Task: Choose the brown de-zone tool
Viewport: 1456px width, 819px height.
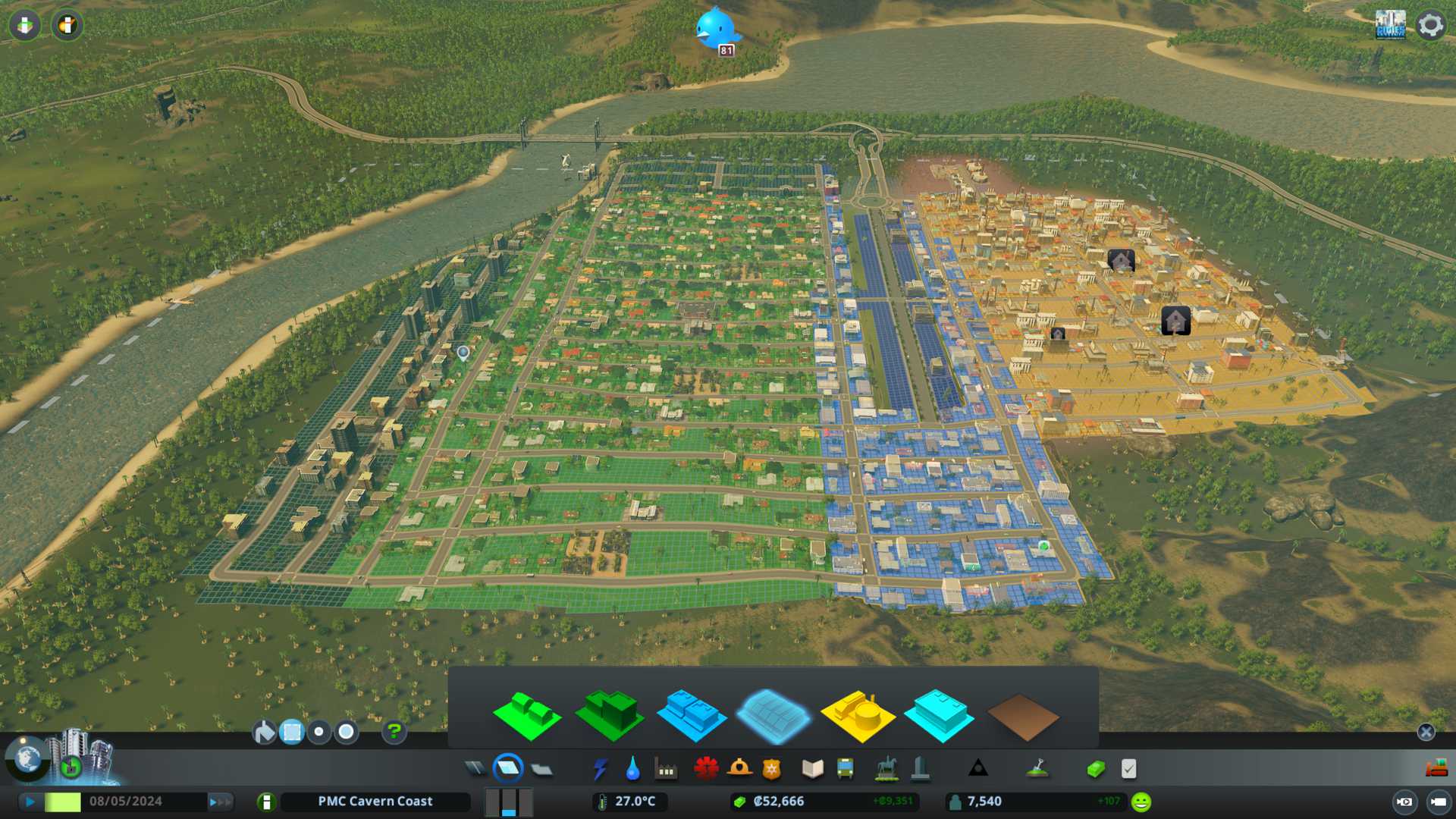Action: pyautogui.click(x=1022, y=717)
